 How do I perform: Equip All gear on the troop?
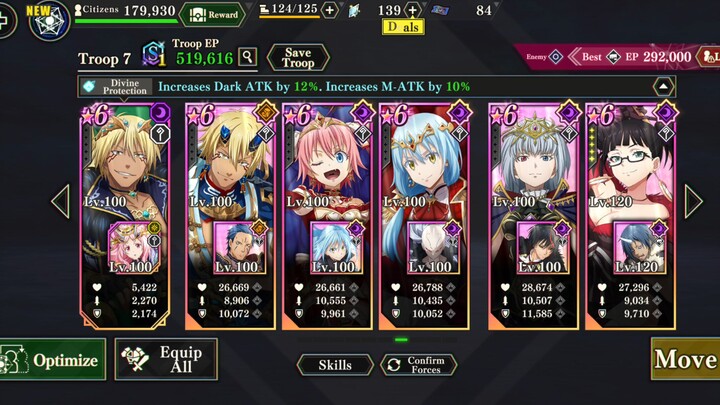point(166,359)
